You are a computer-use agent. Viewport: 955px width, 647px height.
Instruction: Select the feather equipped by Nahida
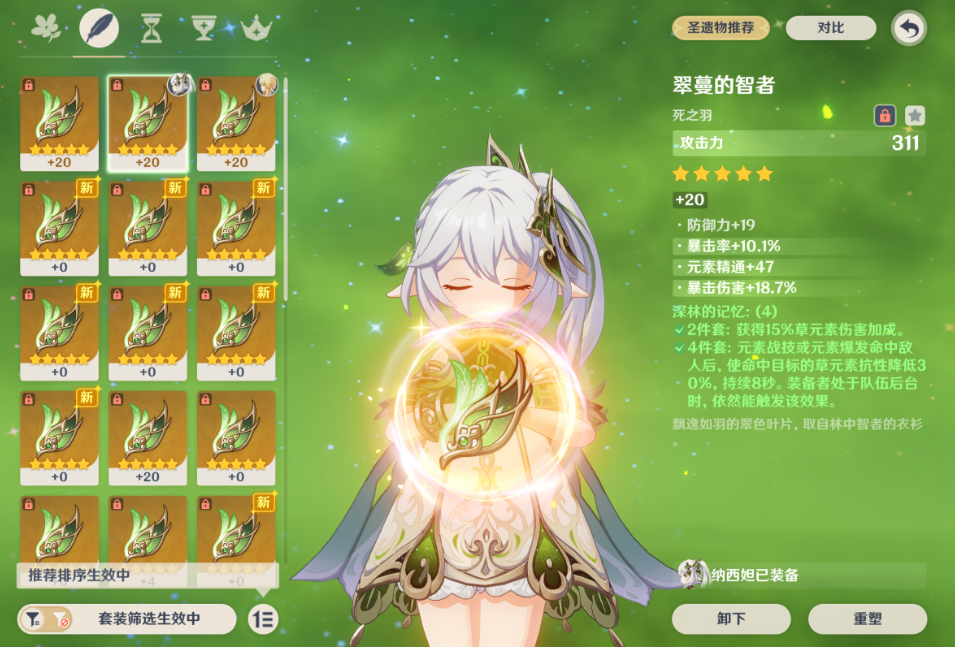click(x=148, y=122)
